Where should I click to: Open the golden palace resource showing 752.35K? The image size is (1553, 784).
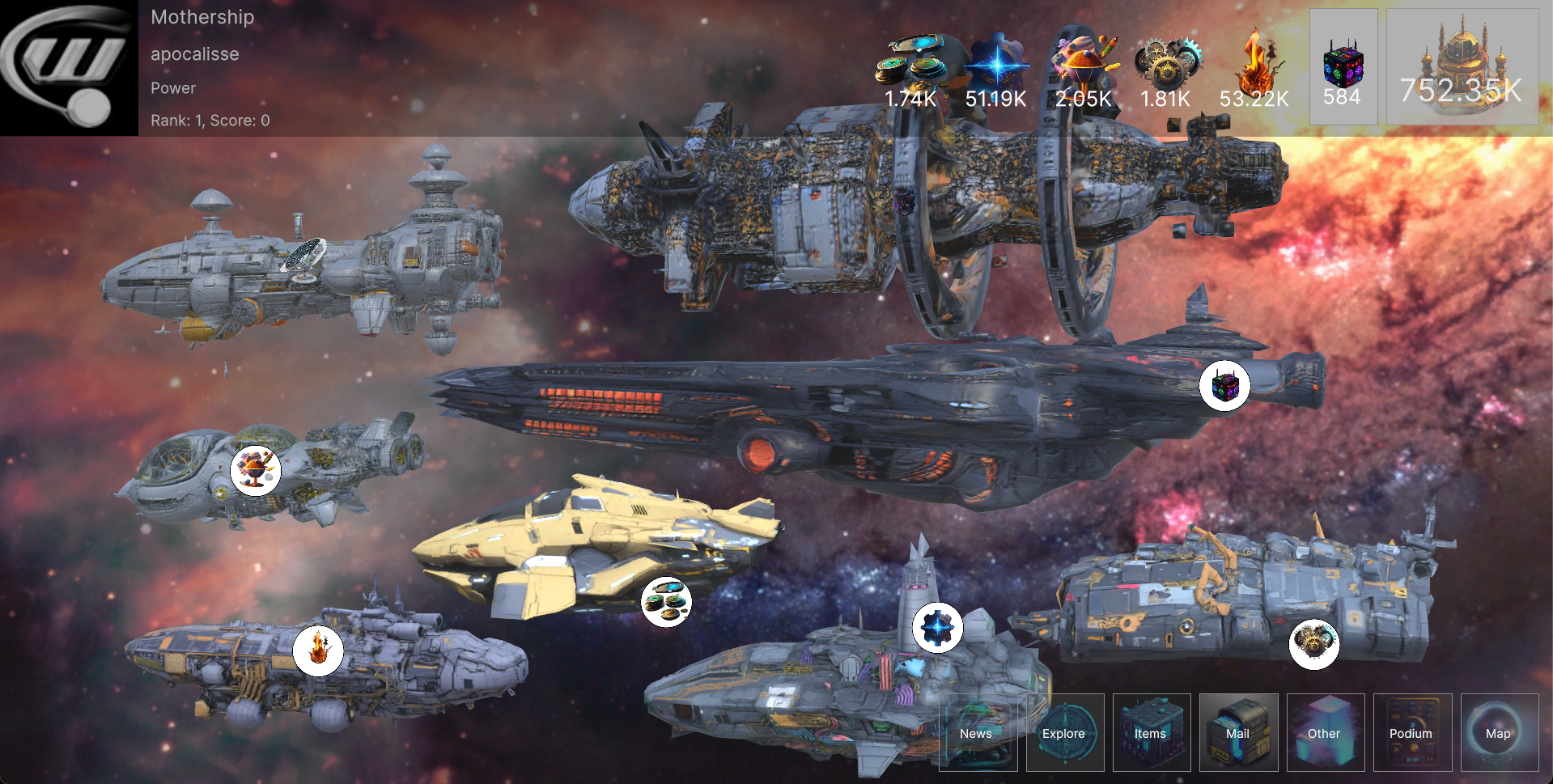[x=1462, y=67]
